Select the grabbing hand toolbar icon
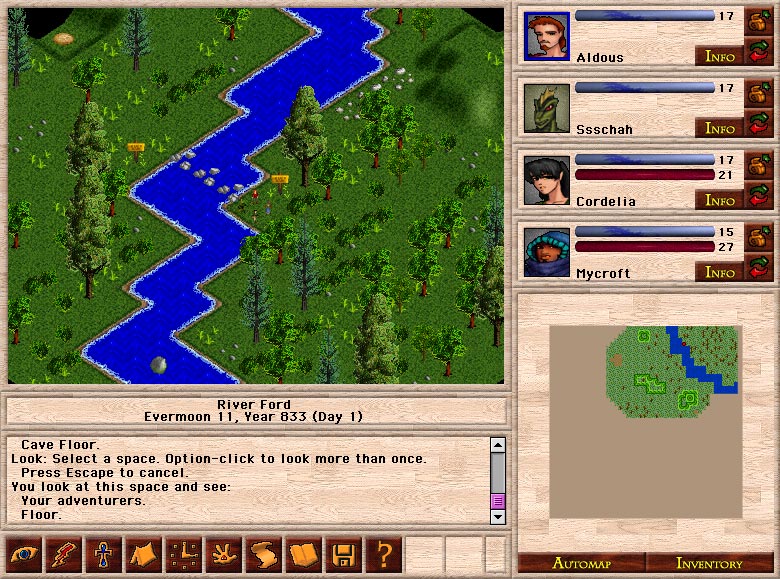This screenshot has height=579, width=780. (223, 553)
